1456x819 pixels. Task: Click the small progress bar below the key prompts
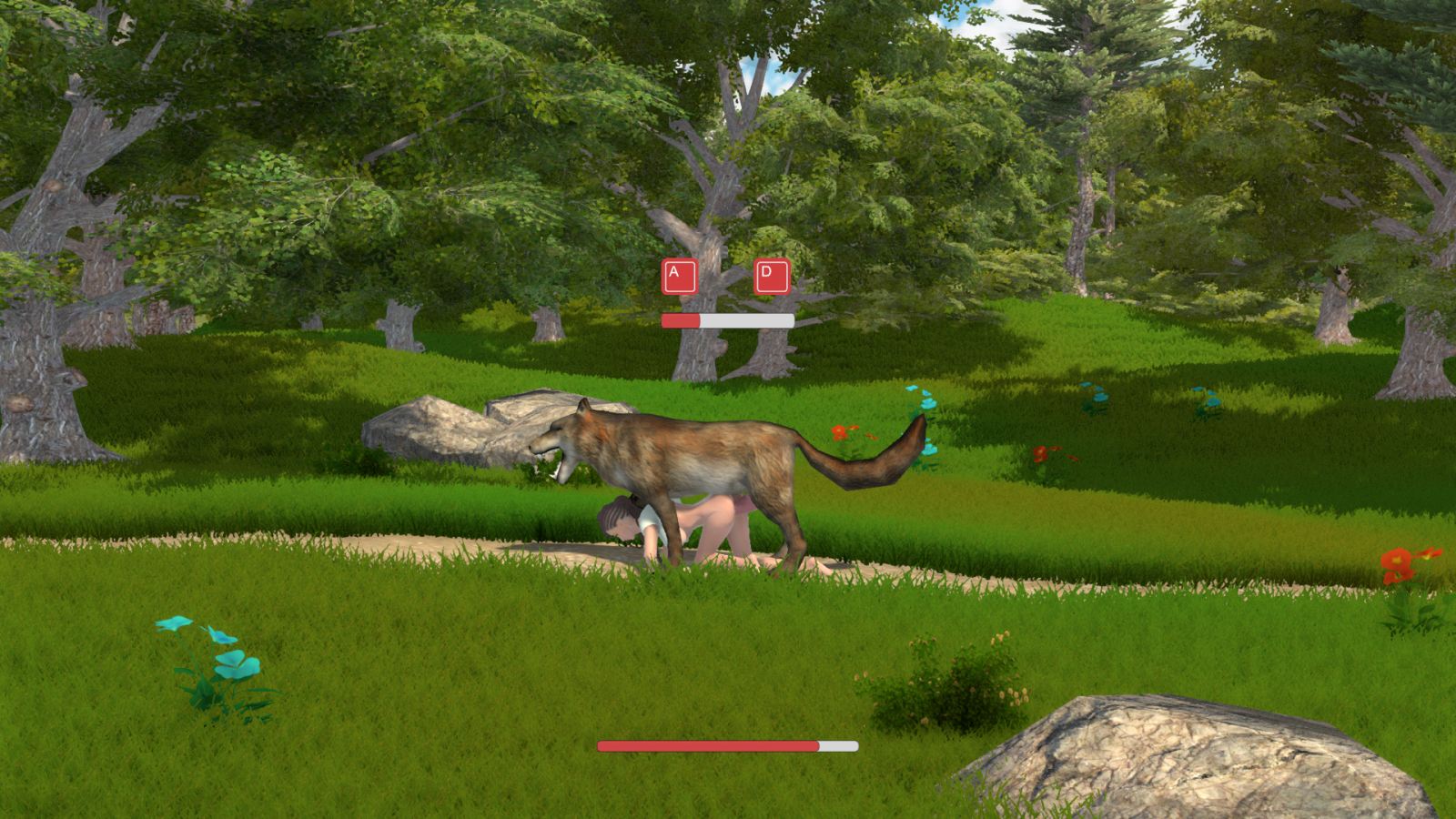[x=728, y=320]
